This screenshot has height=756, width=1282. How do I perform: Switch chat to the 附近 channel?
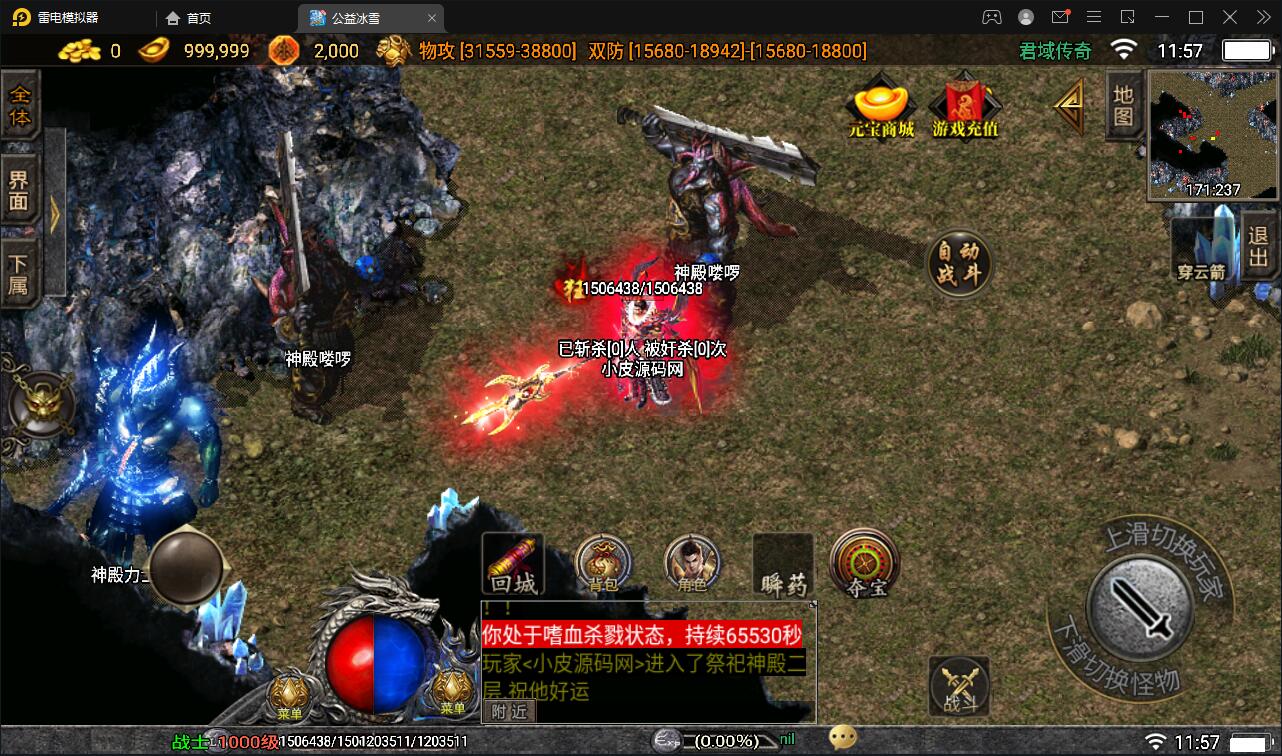coord(509,711)
